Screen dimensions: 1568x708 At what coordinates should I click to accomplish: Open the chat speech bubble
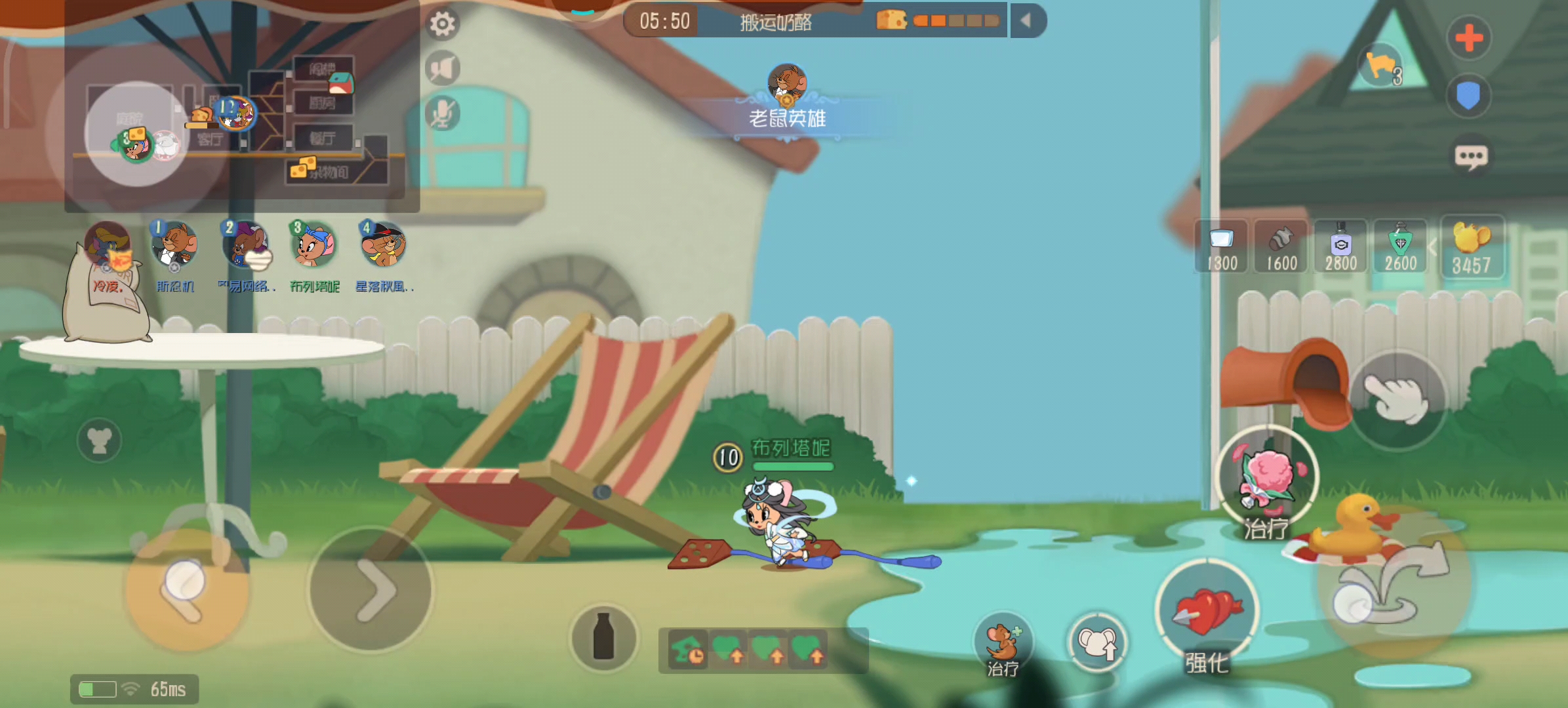coord(1470,157)
